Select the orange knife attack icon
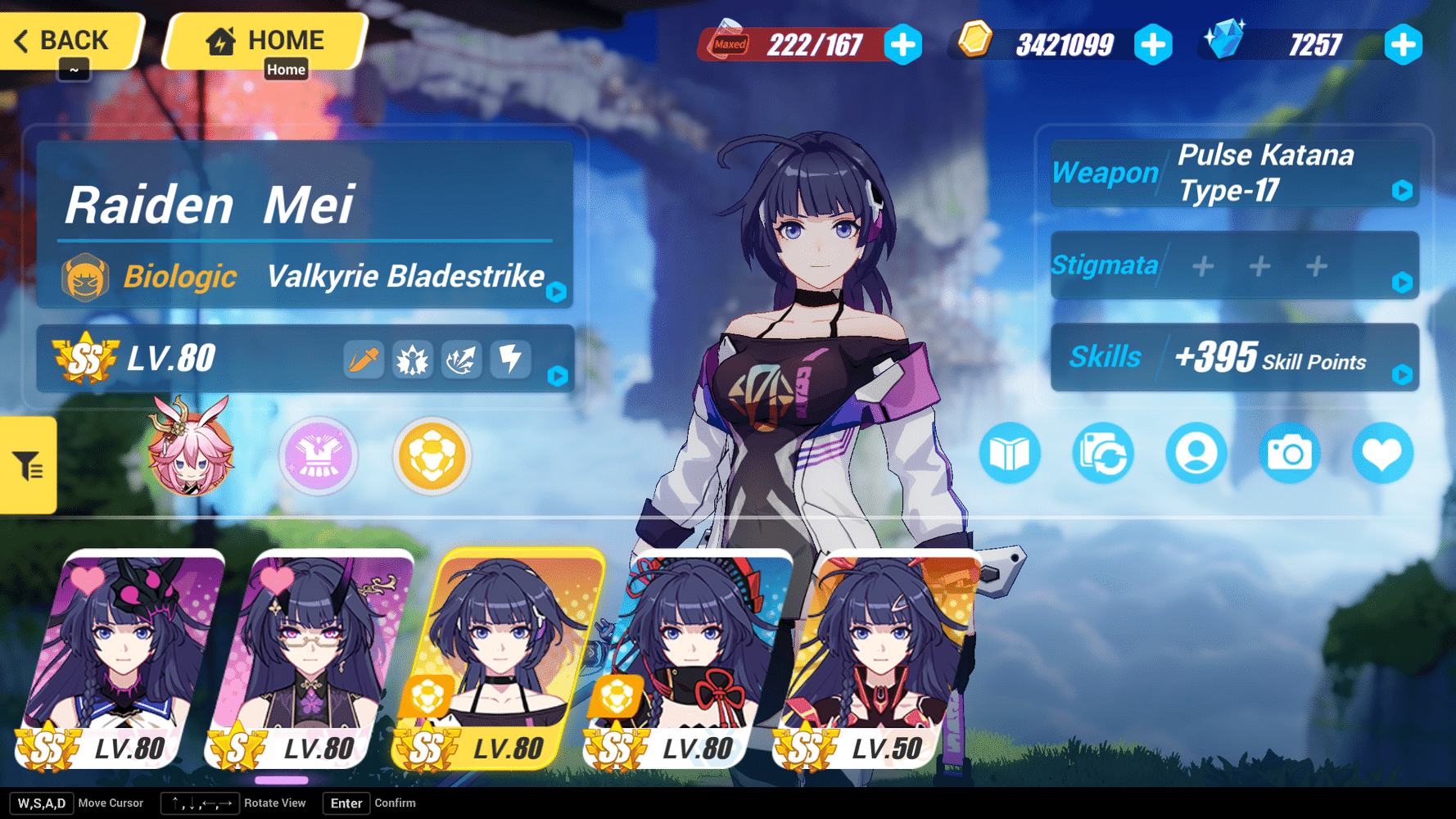 pos(364,359)
